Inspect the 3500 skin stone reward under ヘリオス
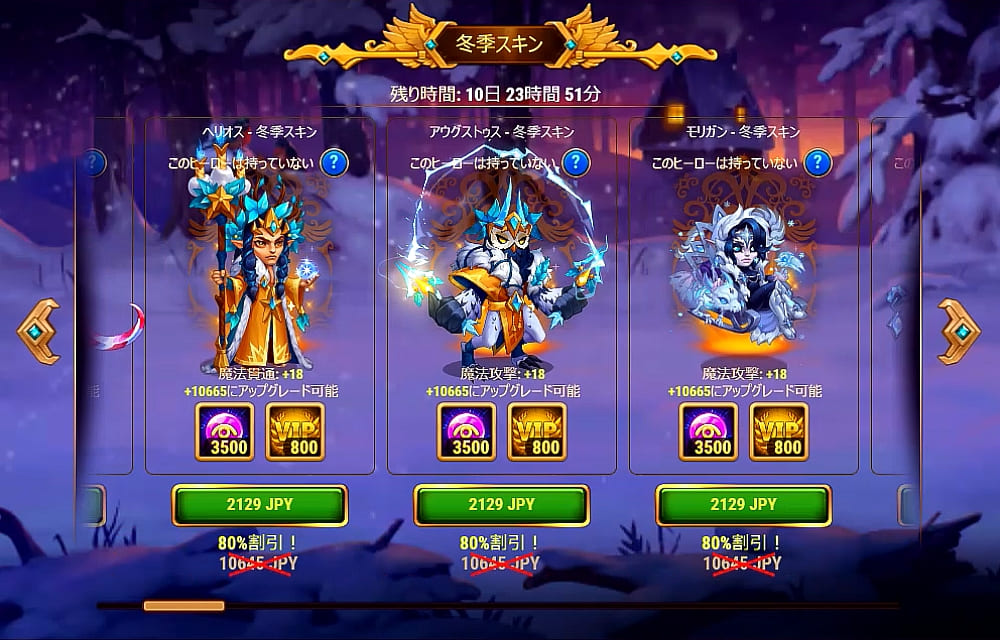This screenshot has height=640, width=1000. click(x=225, y=432)
